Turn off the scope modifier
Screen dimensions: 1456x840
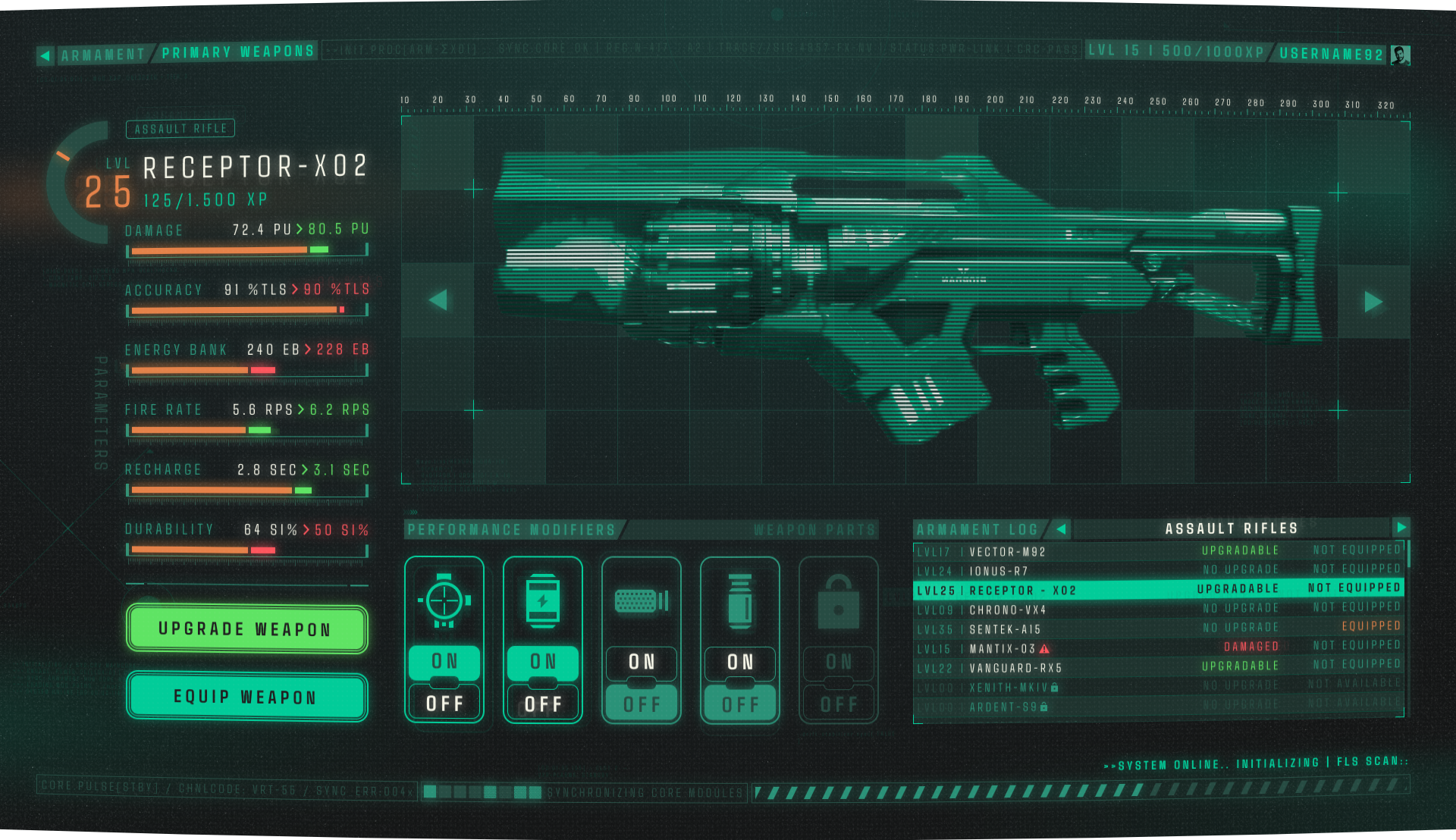click(x=444, y=704)
